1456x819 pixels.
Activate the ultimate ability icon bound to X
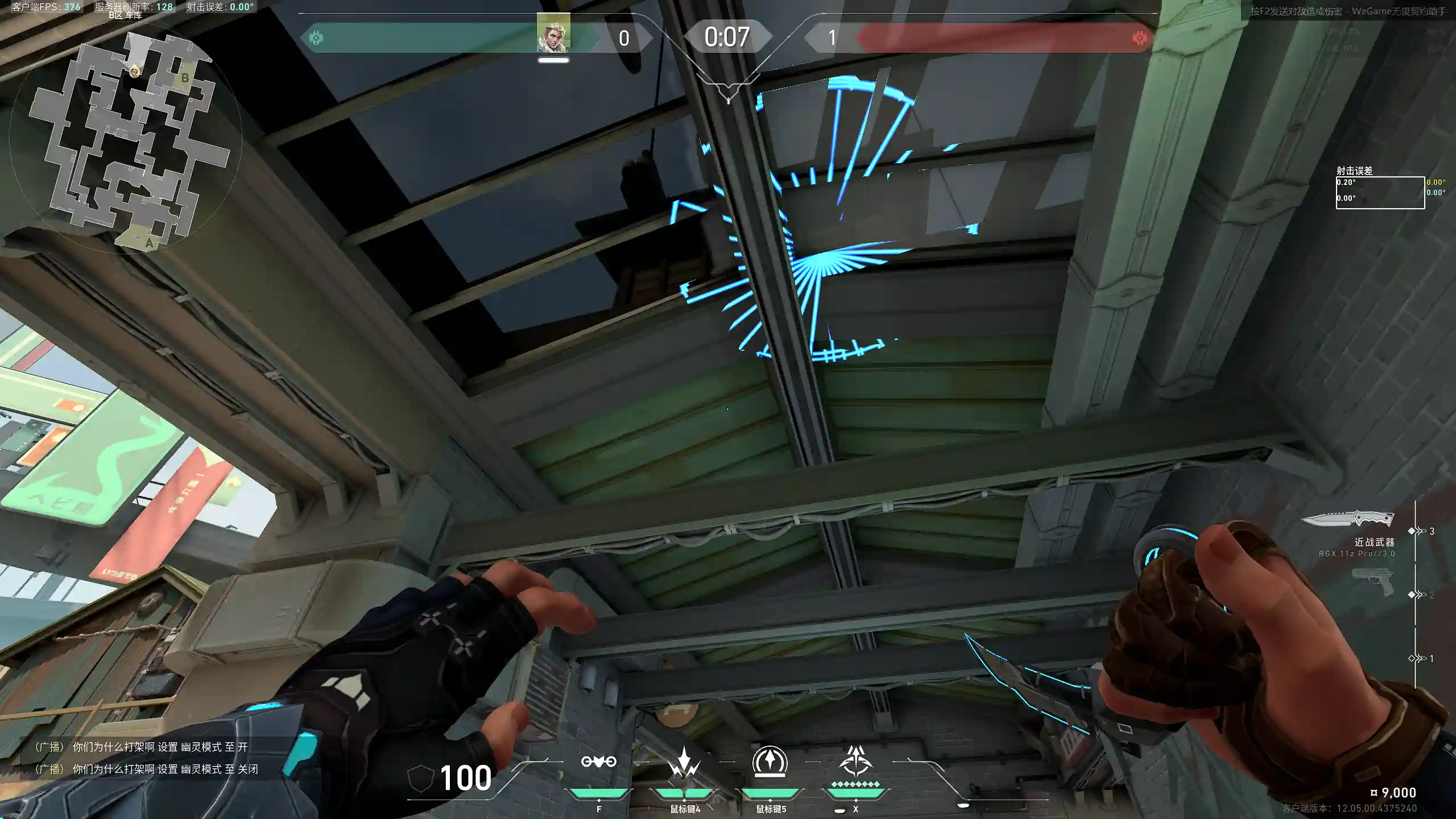click(x=855, y=762)
